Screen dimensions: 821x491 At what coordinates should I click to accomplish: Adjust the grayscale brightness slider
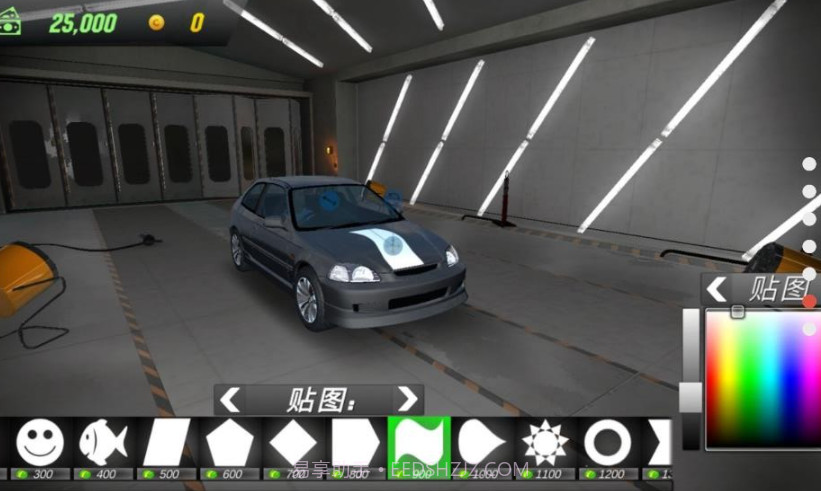pyautogui.click(x=691, y=397)
